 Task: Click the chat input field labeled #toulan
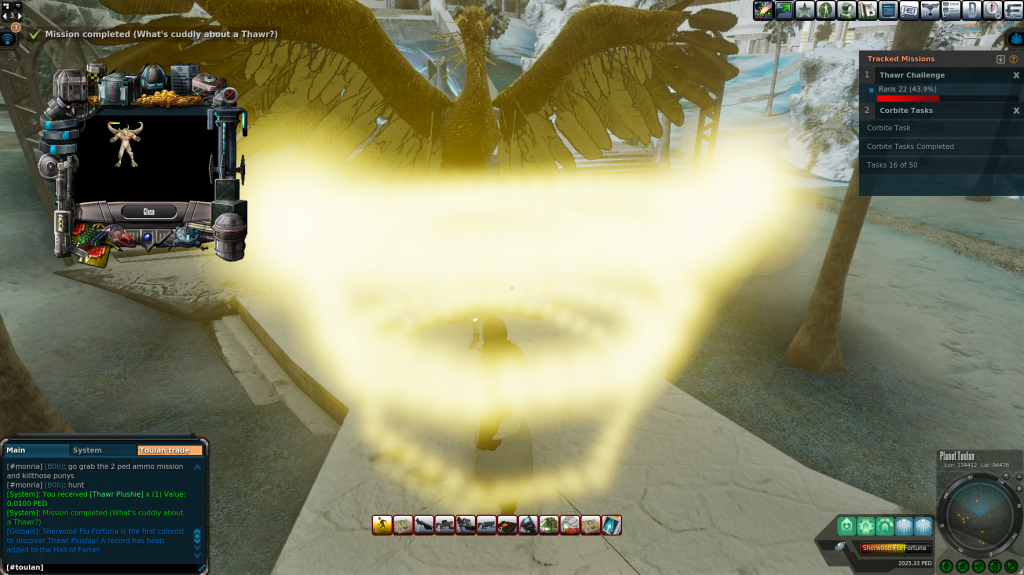click(100, 567)
